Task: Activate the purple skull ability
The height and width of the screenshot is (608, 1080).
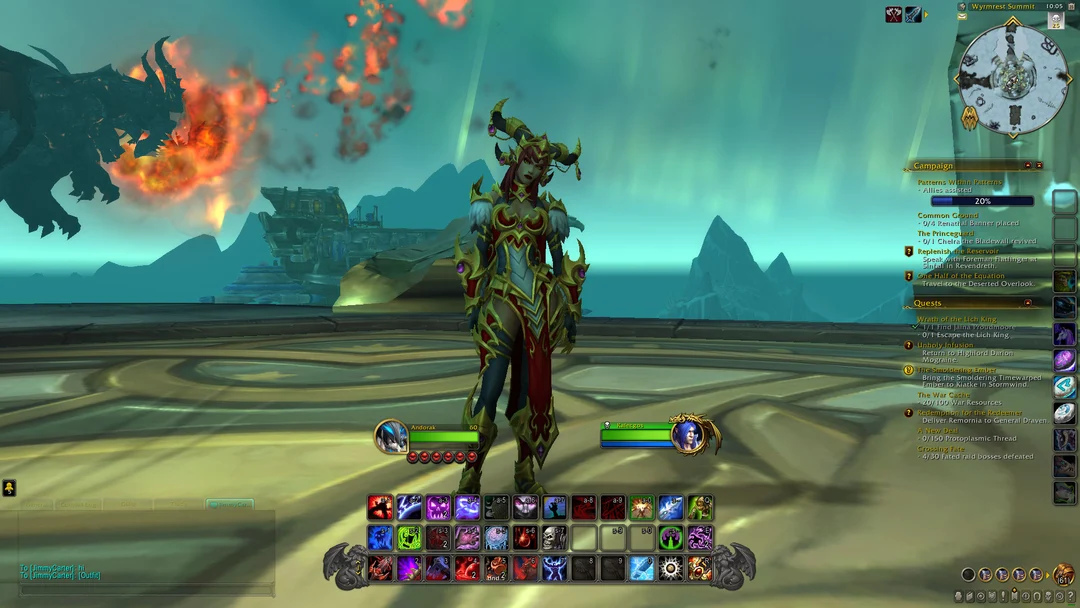Action: pyautogui.click(x=438, y=507)
